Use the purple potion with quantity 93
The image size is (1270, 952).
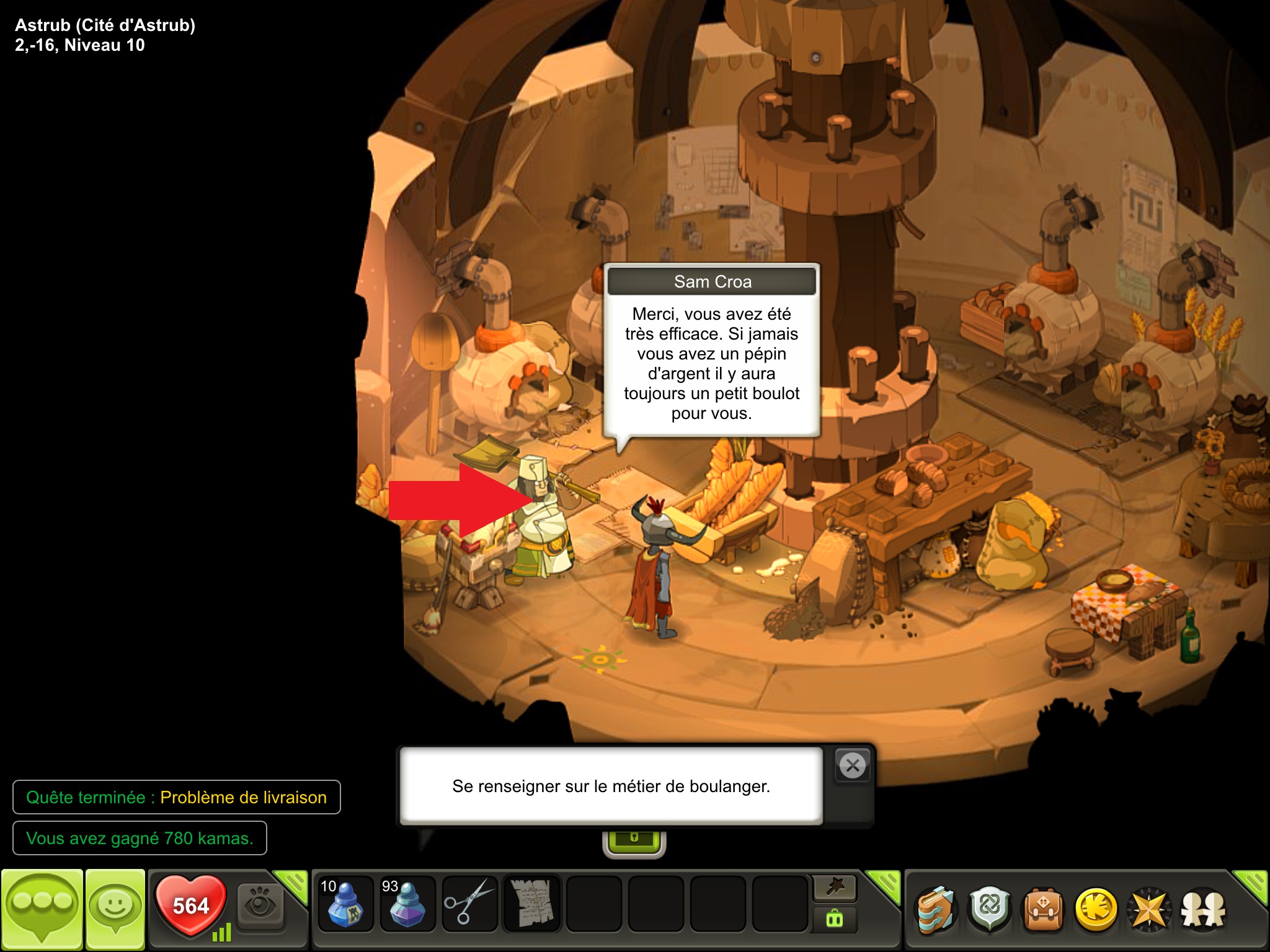407,904
